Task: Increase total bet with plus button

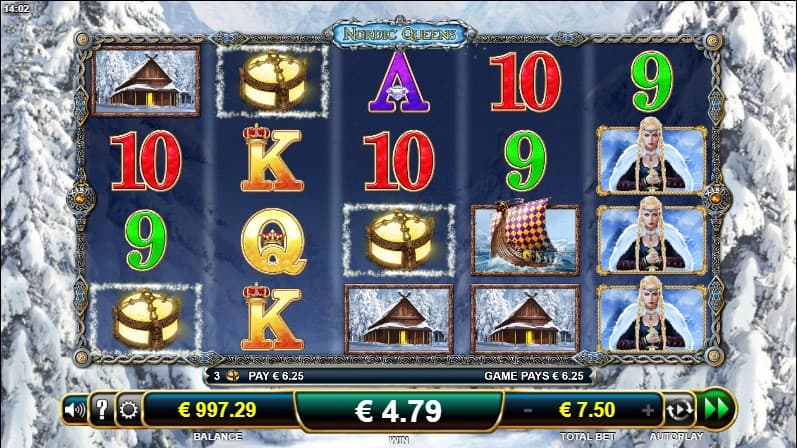Action: pyautogui.click(x=648, y=409)
